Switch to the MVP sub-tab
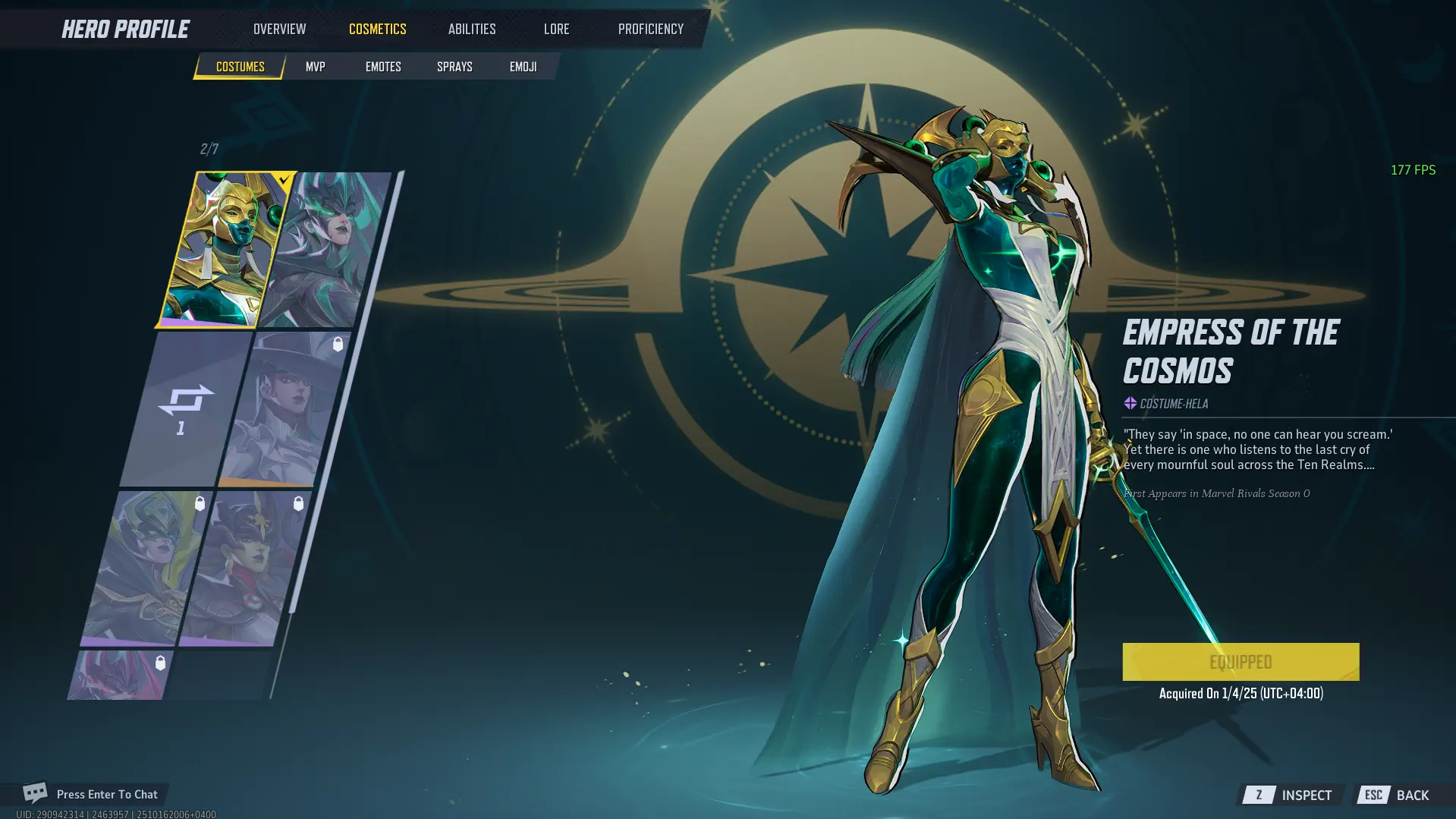This screenshot has height=819, width=1456. click(x=315, y=67)
